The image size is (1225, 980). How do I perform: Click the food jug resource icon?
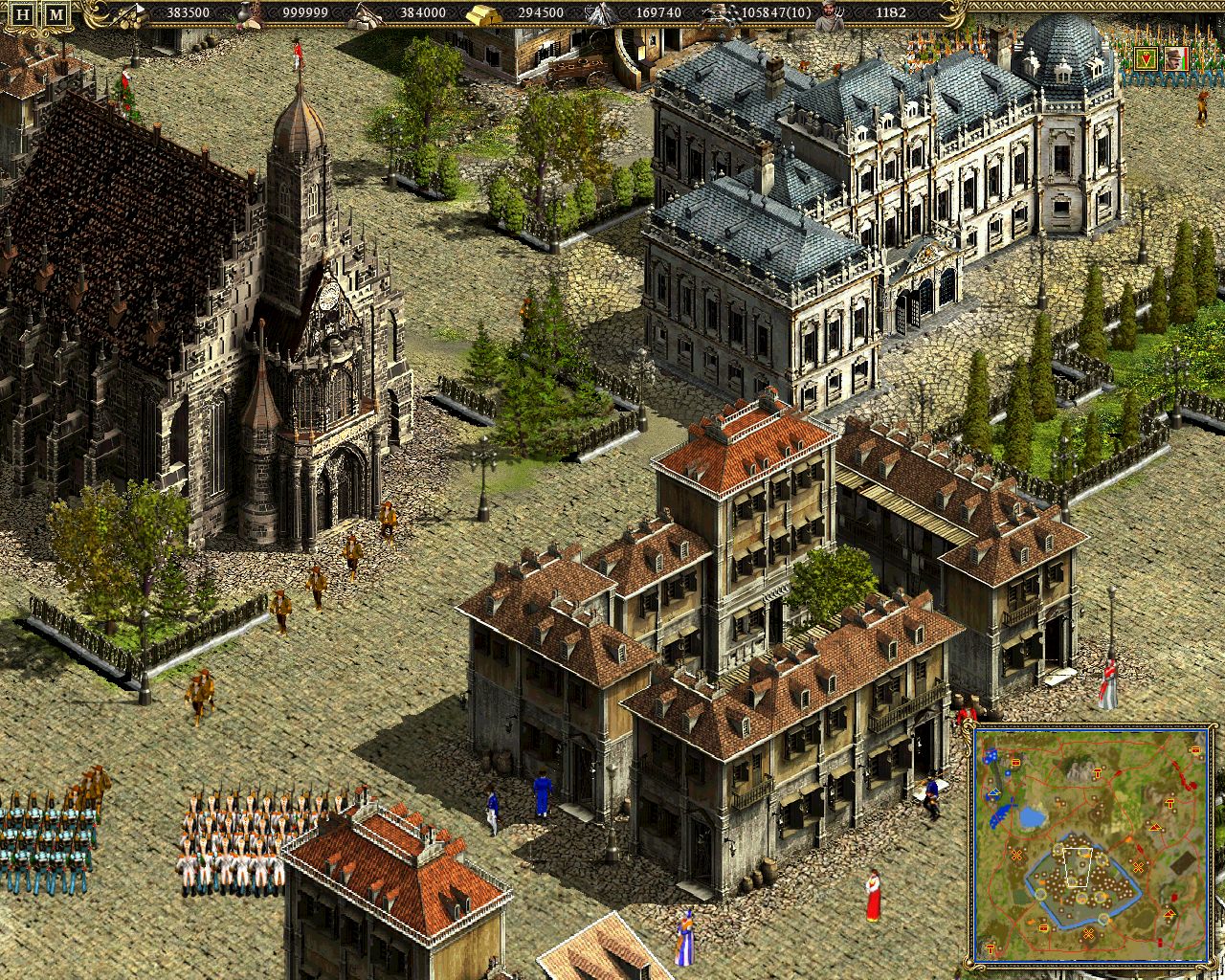click(245, 13)
